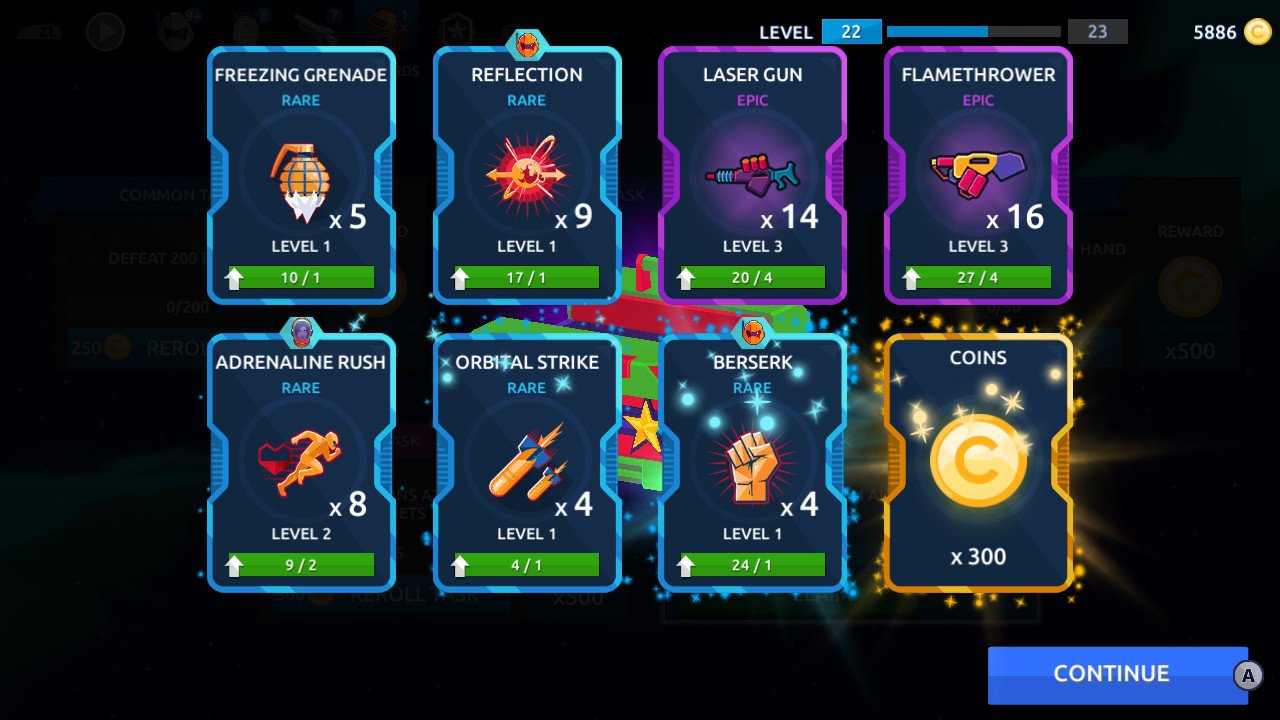1280x720 pixels.
Task: Select the Berserk rare card
Action: (x=752, y=462)
